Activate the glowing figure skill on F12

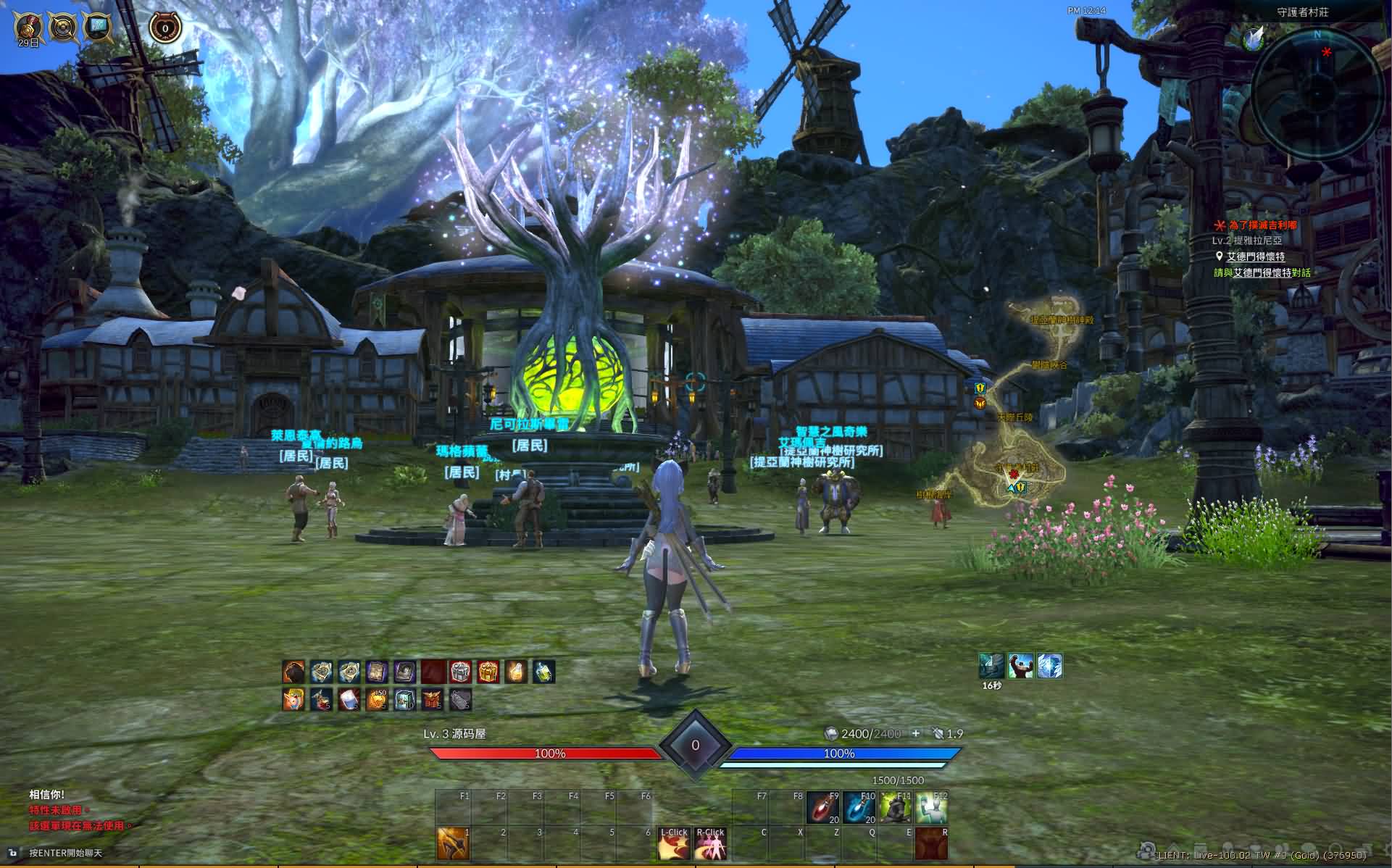931,808
